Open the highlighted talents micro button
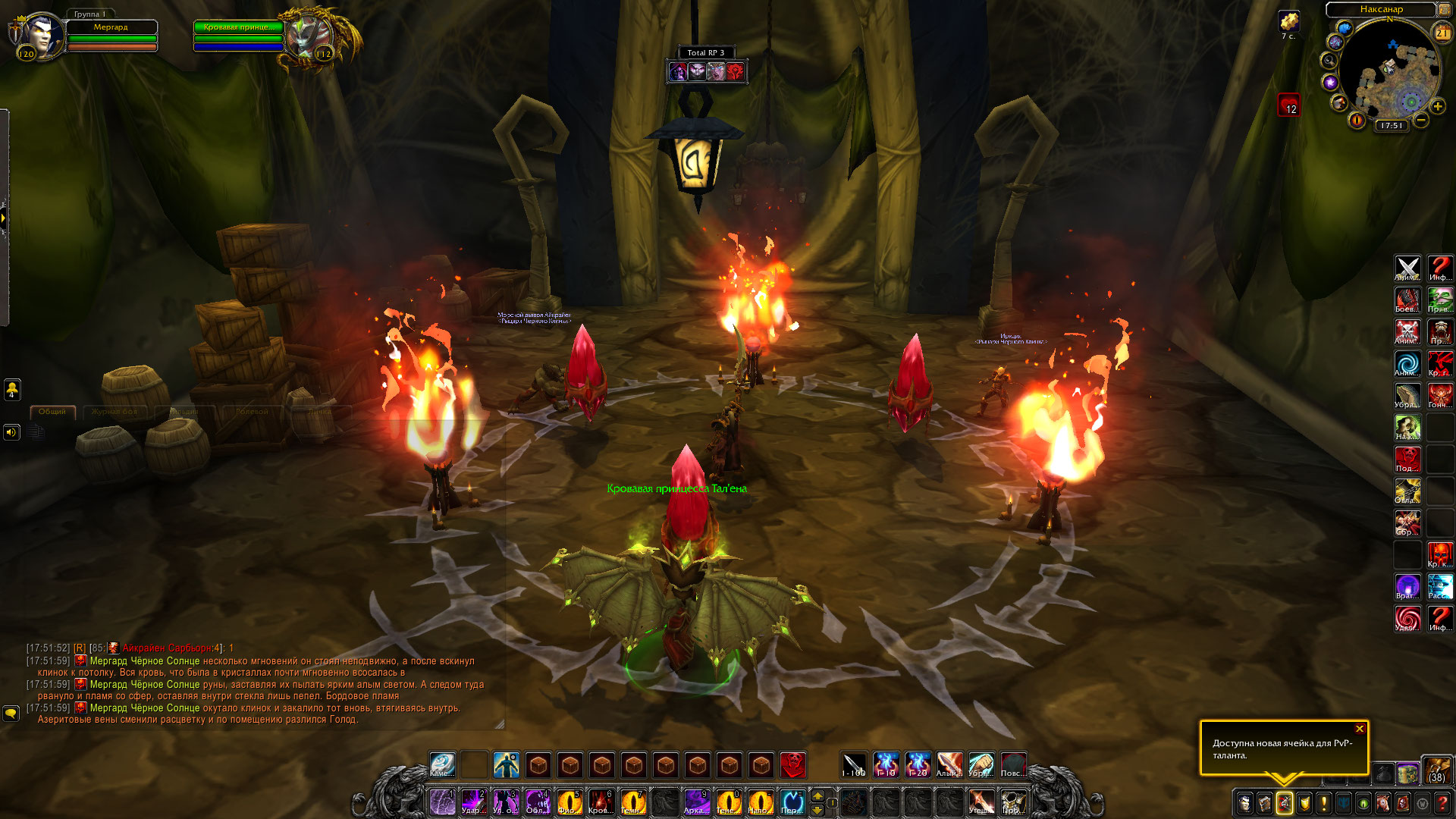 point(1285,802)
